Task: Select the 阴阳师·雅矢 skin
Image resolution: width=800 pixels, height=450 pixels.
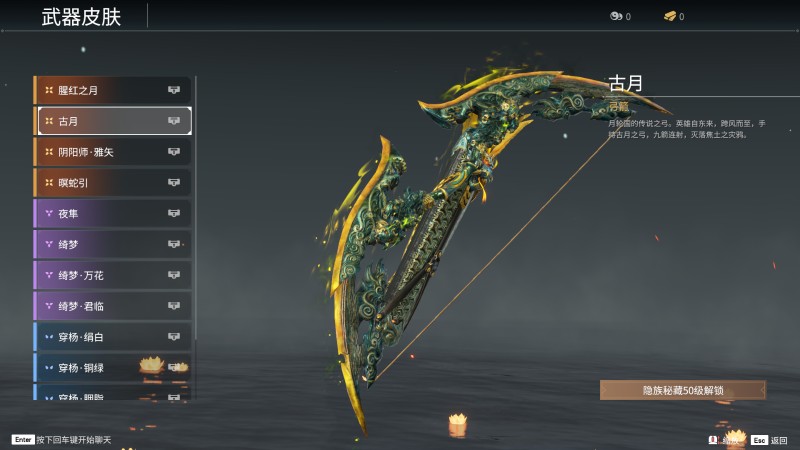Action: tap(112, 152)
